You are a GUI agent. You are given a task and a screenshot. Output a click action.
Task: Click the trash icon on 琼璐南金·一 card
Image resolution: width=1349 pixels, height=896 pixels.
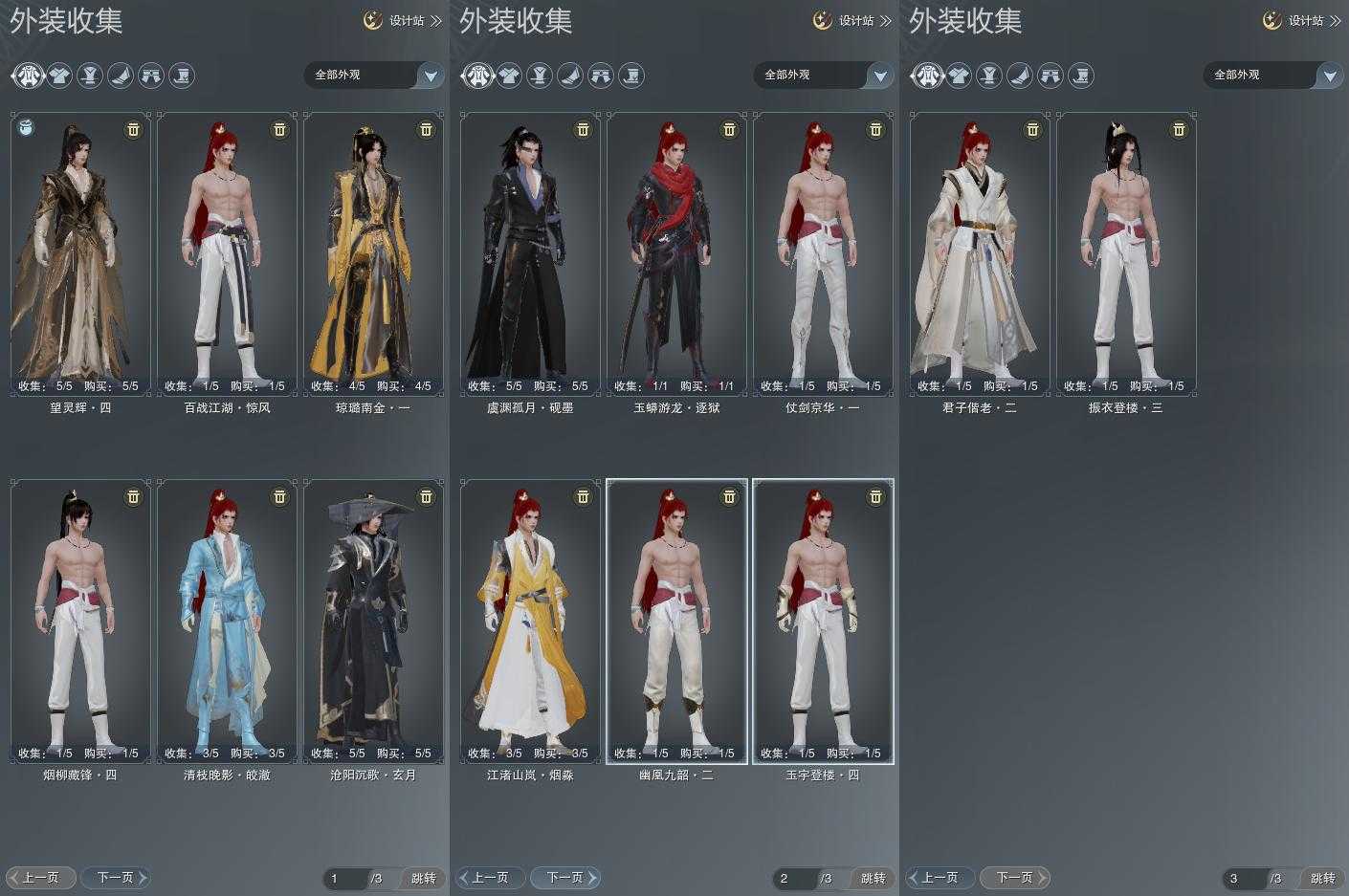coord(426,129)
